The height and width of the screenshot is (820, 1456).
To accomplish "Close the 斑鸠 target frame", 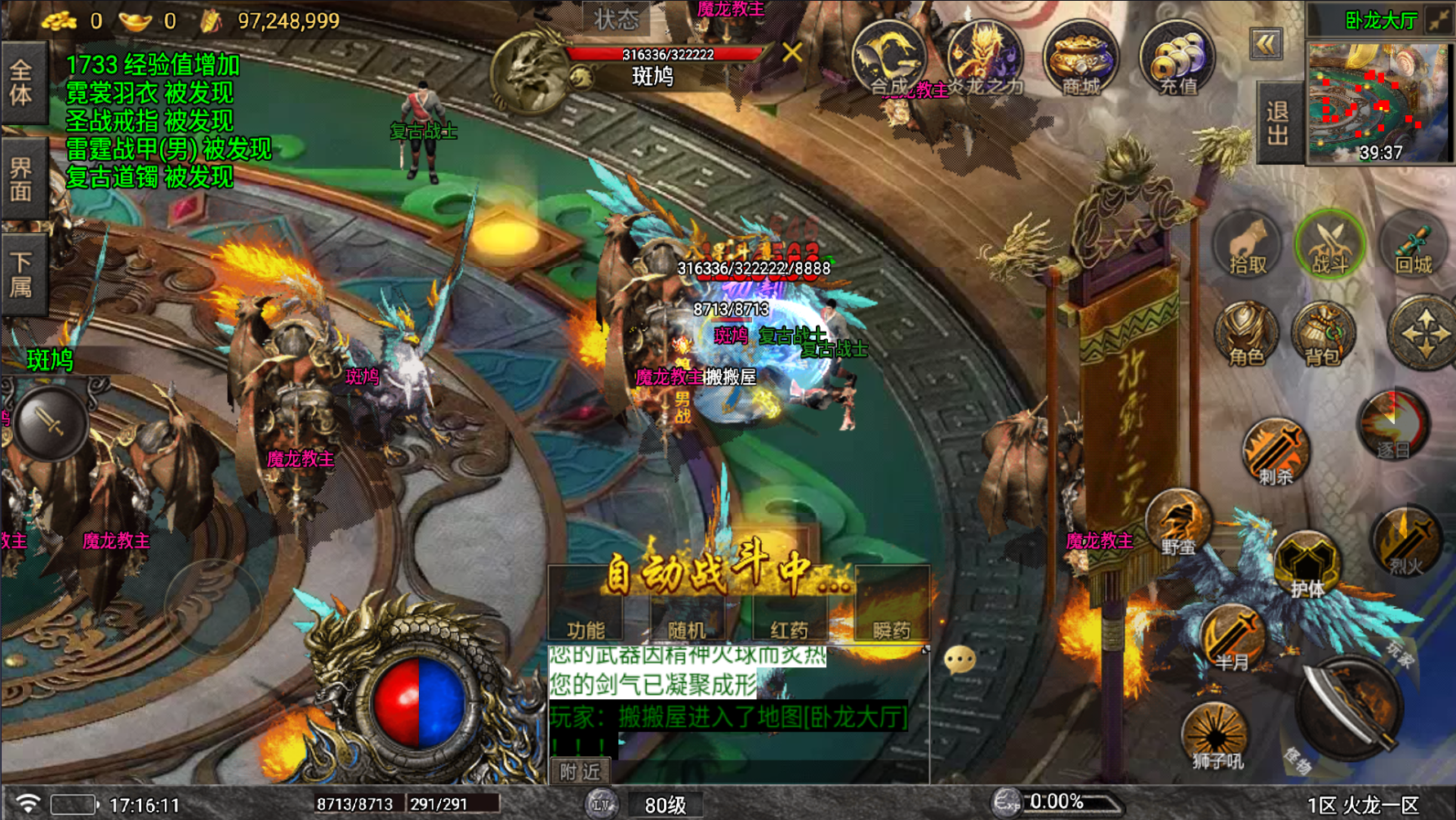I will tap(791, 53).
